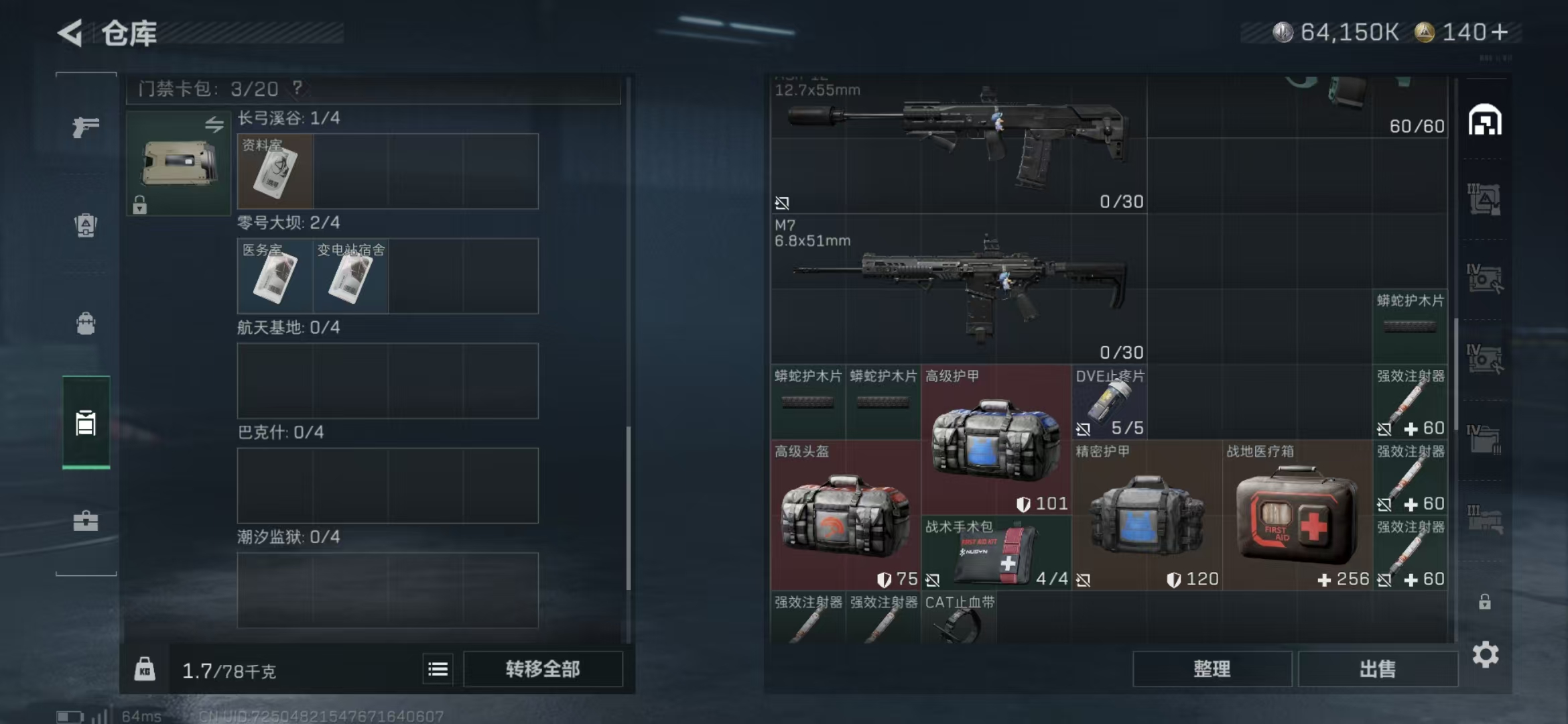
Task: Choose the 精密护甲 repair kit
Action: pyautogui.click(x=1147, y=515)
